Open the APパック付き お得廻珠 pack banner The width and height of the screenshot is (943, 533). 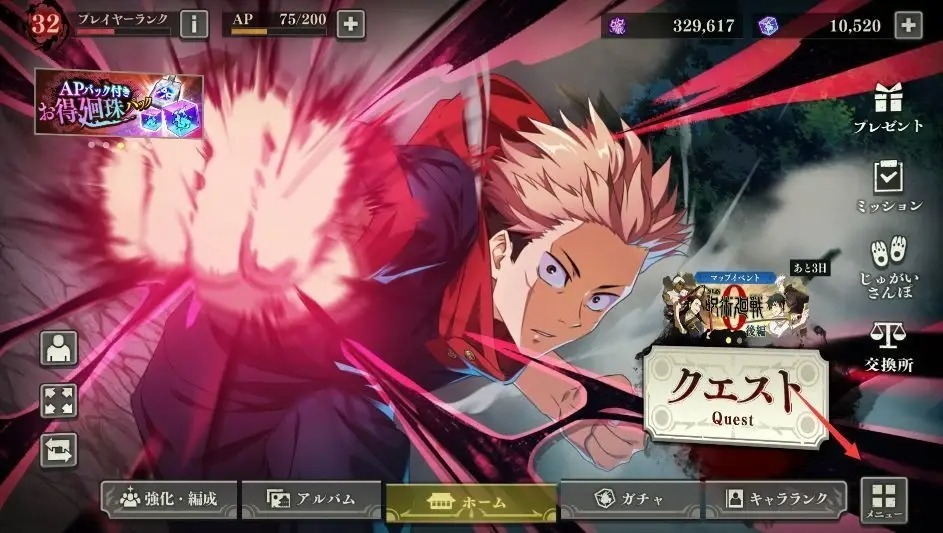119,105
